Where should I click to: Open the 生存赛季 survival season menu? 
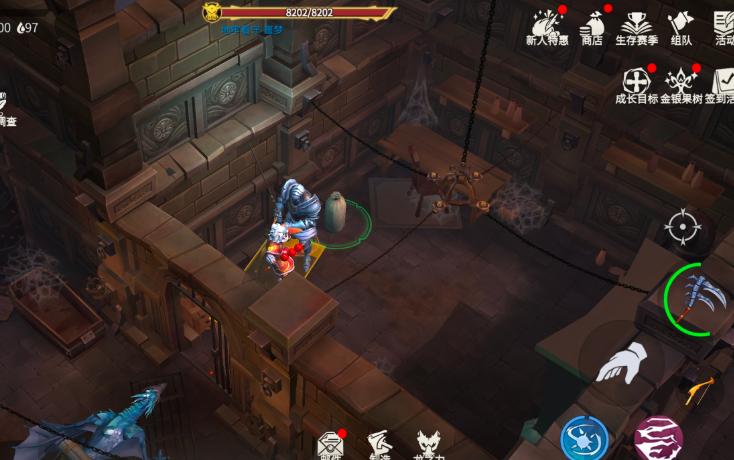[x=635, y=25]
